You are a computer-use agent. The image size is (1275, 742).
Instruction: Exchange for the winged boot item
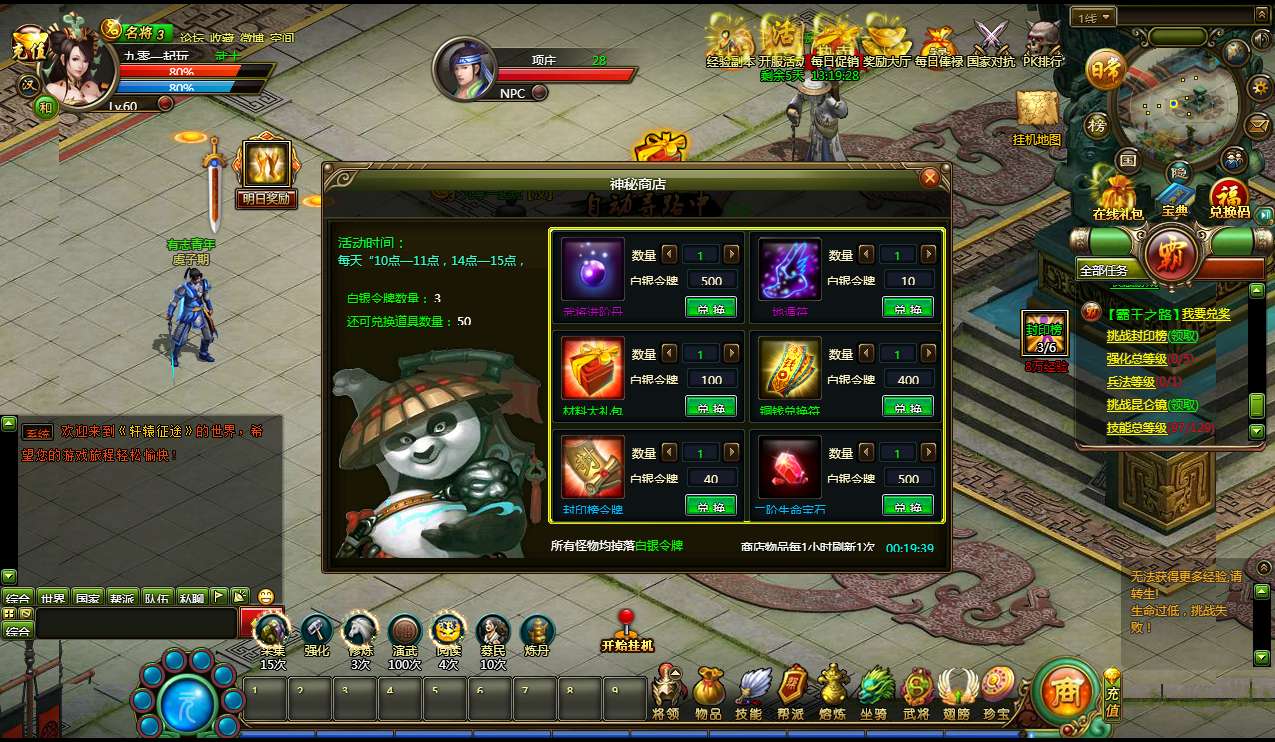click(x=907, y=308)
